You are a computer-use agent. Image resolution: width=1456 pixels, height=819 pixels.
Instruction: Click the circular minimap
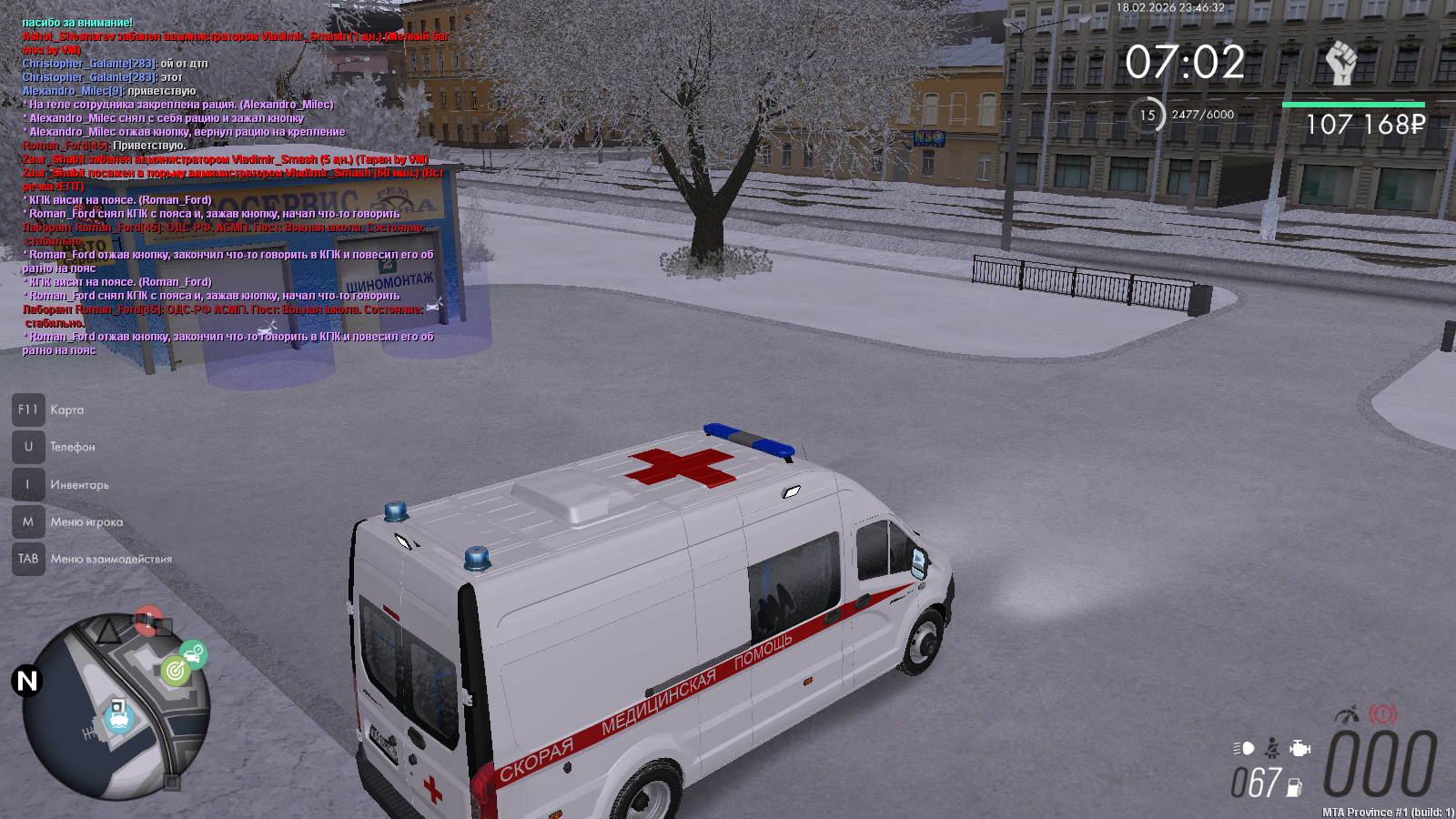[x=116, y=708]
